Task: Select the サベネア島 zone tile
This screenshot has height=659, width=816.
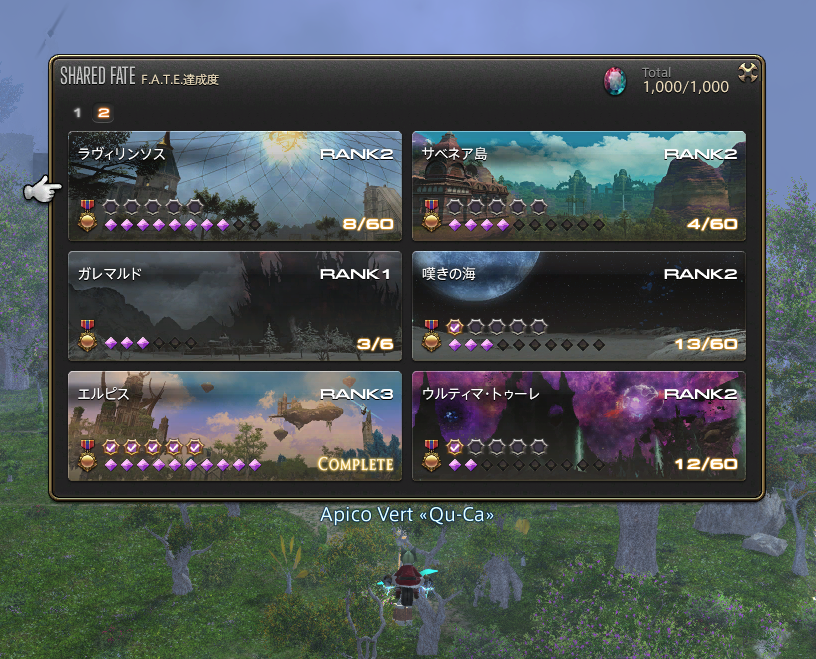Action: pos(579,186)
